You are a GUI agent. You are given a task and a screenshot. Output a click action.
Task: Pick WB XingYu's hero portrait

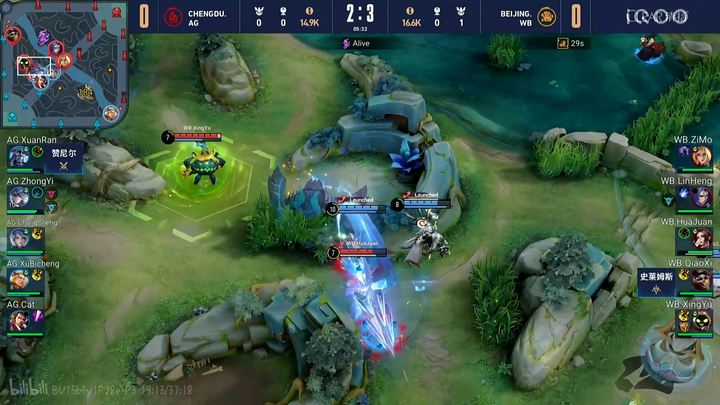(x=701, y=320)
